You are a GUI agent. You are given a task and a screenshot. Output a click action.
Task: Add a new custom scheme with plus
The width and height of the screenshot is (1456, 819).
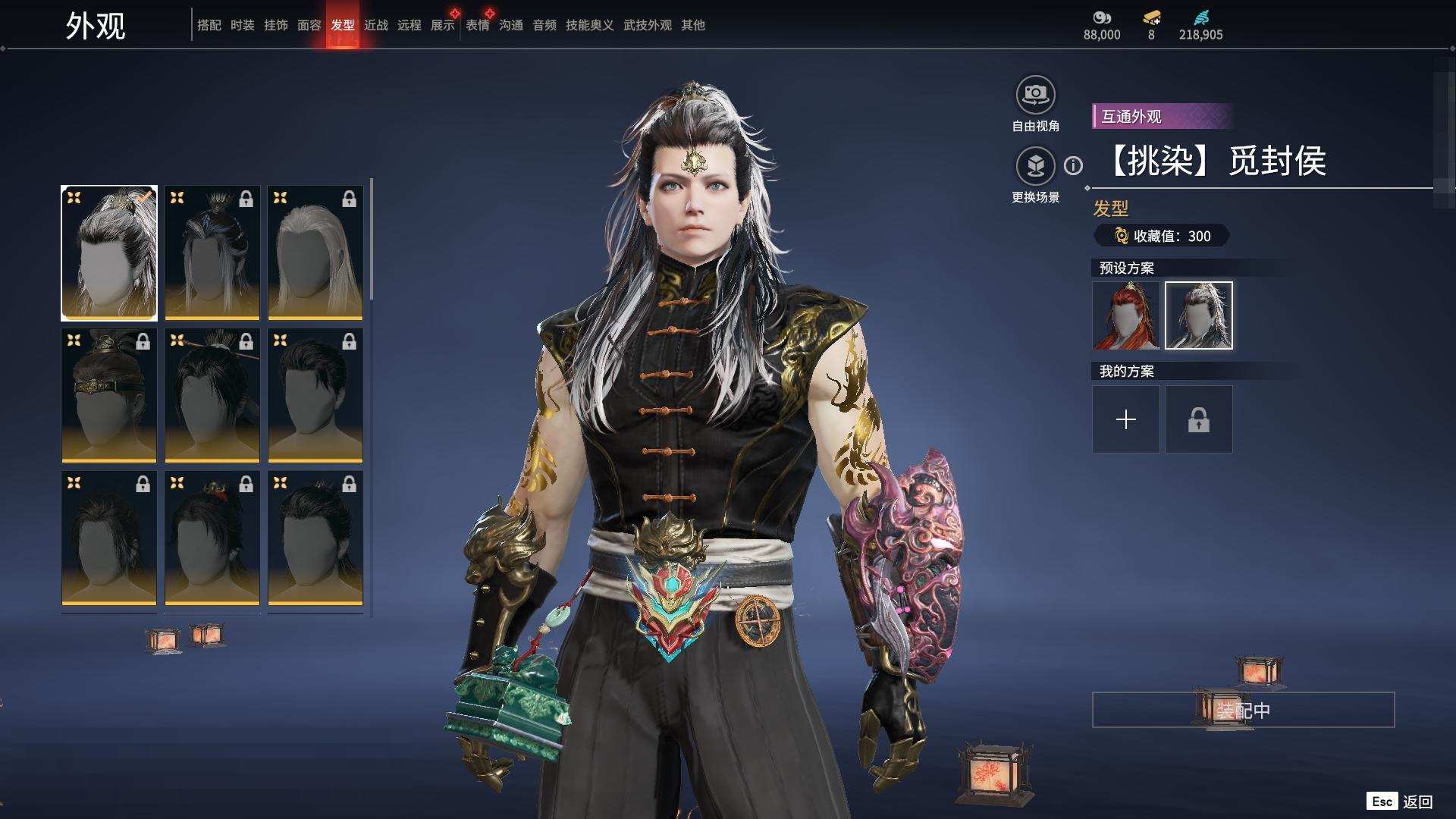coord(1125,419)
